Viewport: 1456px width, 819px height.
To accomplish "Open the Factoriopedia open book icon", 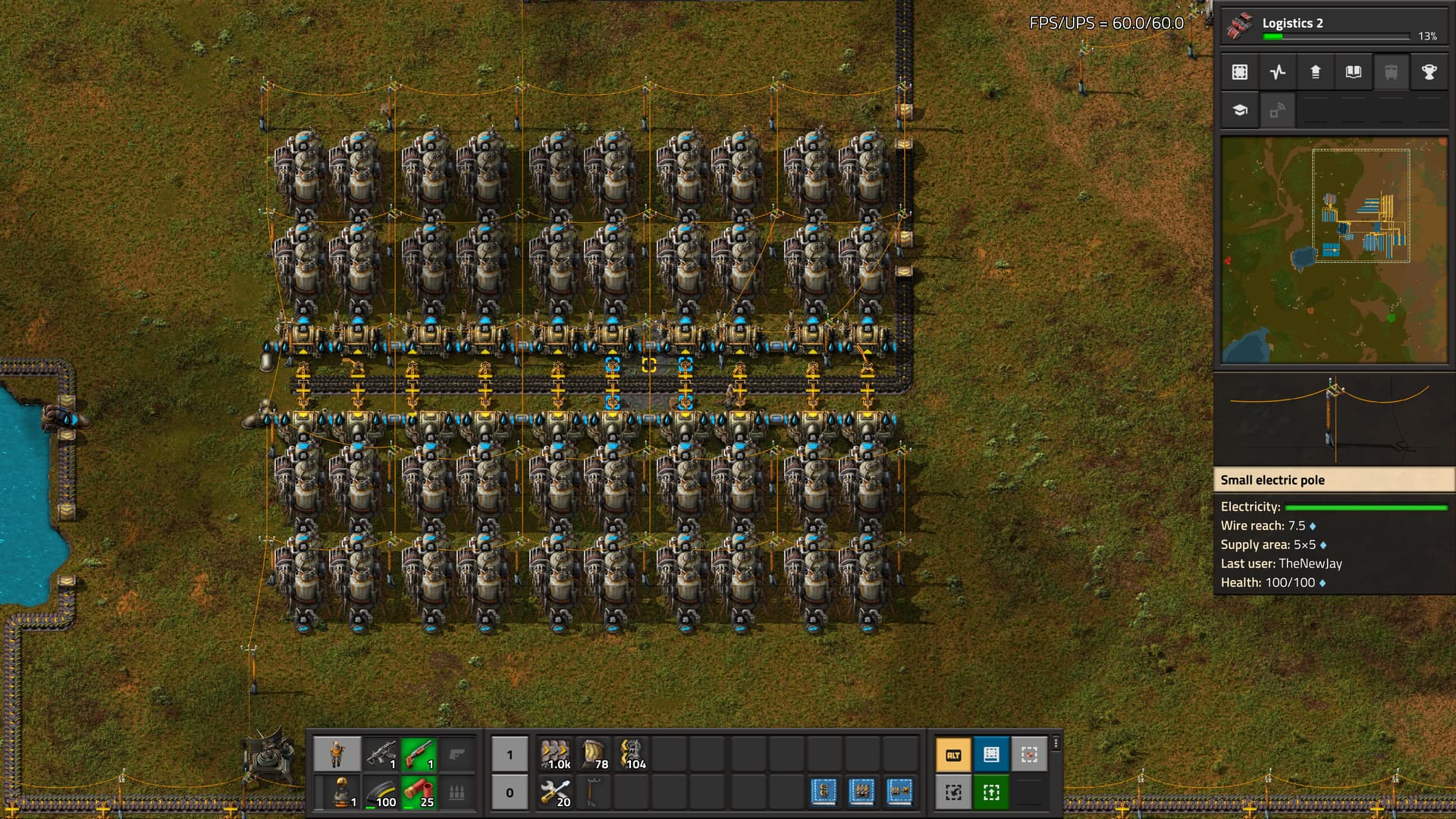I will coord(1354,72).
